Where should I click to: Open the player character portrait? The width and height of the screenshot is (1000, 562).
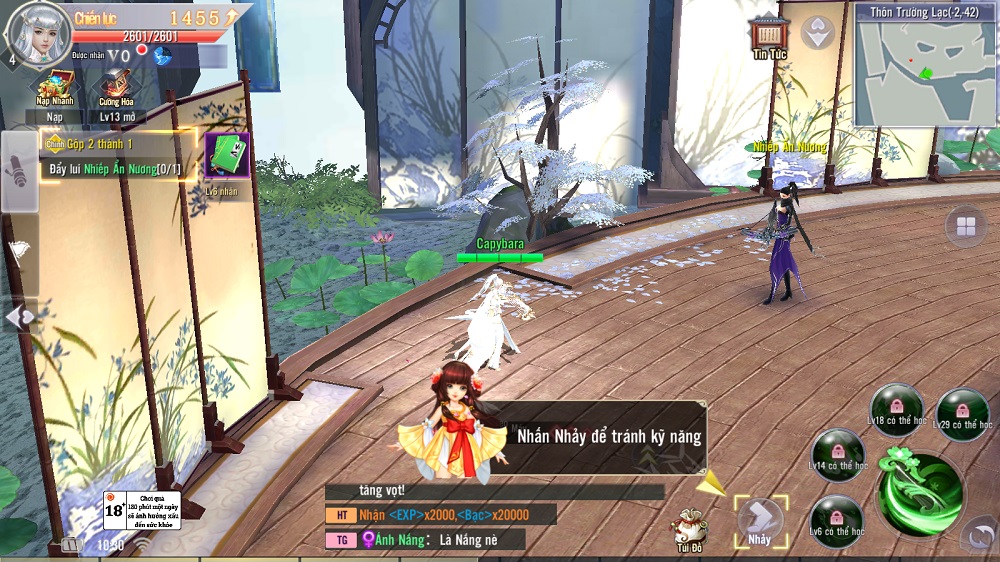pyautogui.click(x=38, y=33)
